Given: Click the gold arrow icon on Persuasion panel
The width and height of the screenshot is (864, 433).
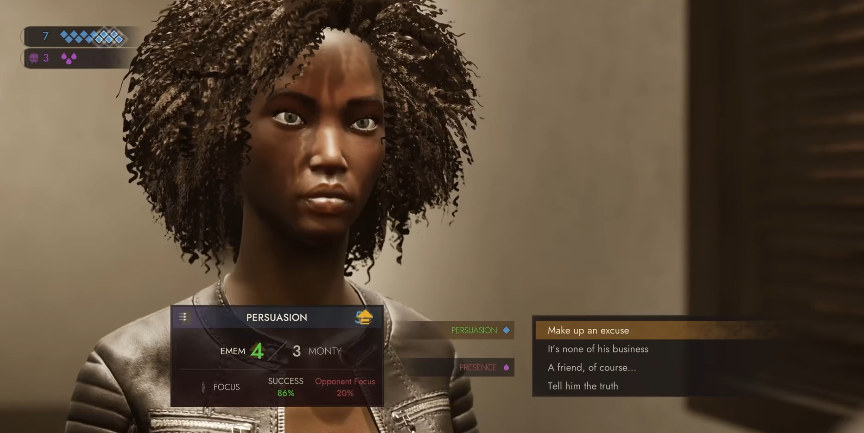Looking at the screenshot, I should click(x=365, y=317).
